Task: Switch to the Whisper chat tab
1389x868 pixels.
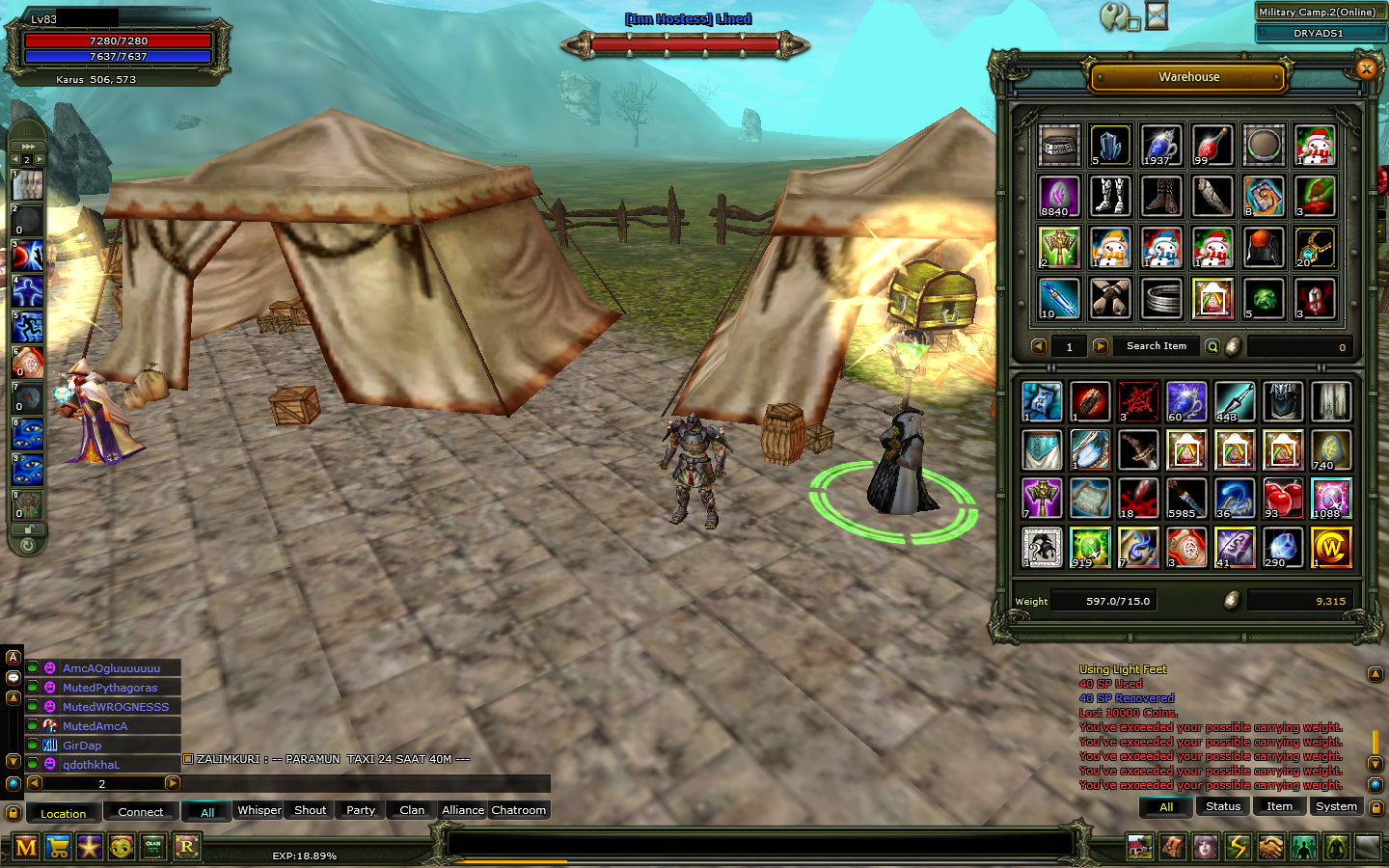Action: (259, 810)
